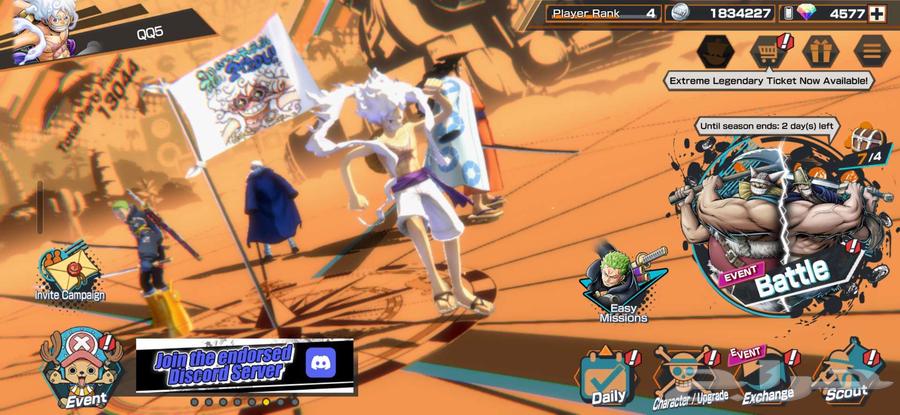Open the gift box presents
The width and height of the screenshot is (900, 415).
(822, 48)
